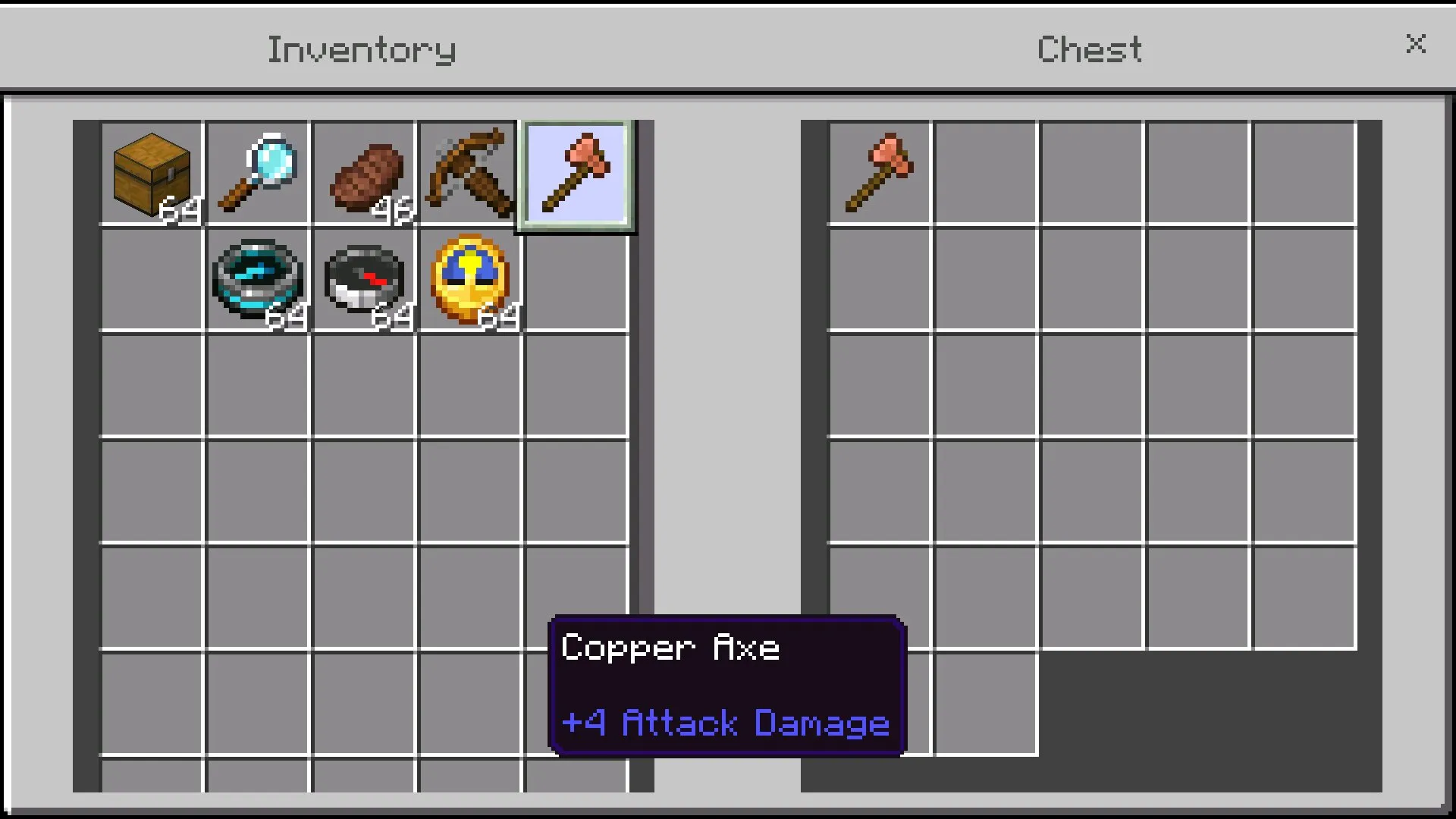
Task: Select the golden clock stack
Action: 469,280
